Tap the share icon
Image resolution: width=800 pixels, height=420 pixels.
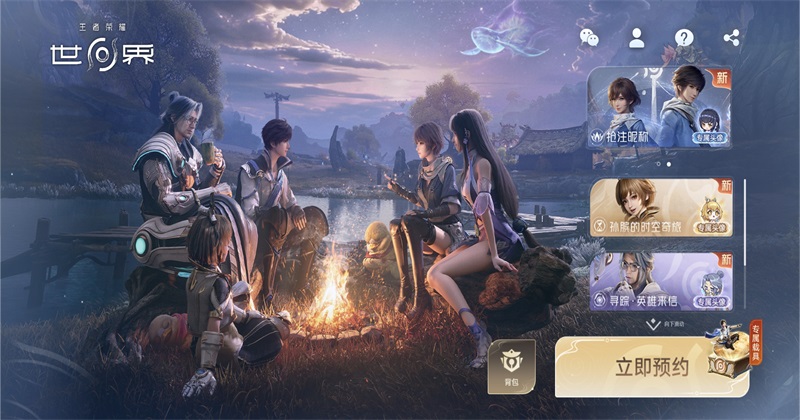(x=731, y=38)
